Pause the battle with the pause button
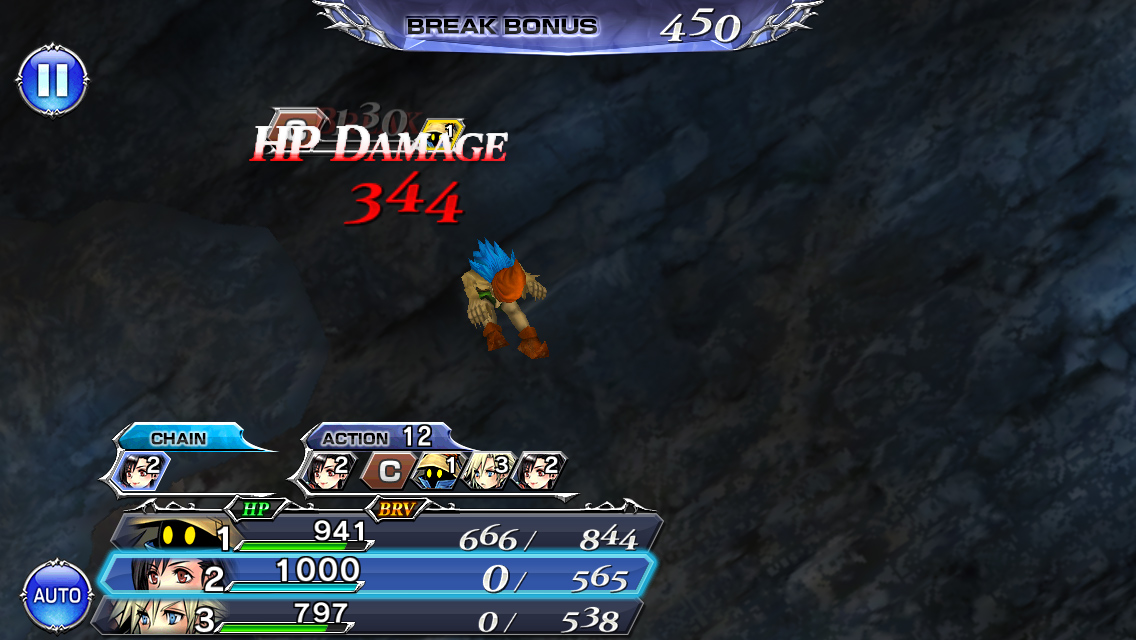 pyautogui.click(x=52, y=79)
